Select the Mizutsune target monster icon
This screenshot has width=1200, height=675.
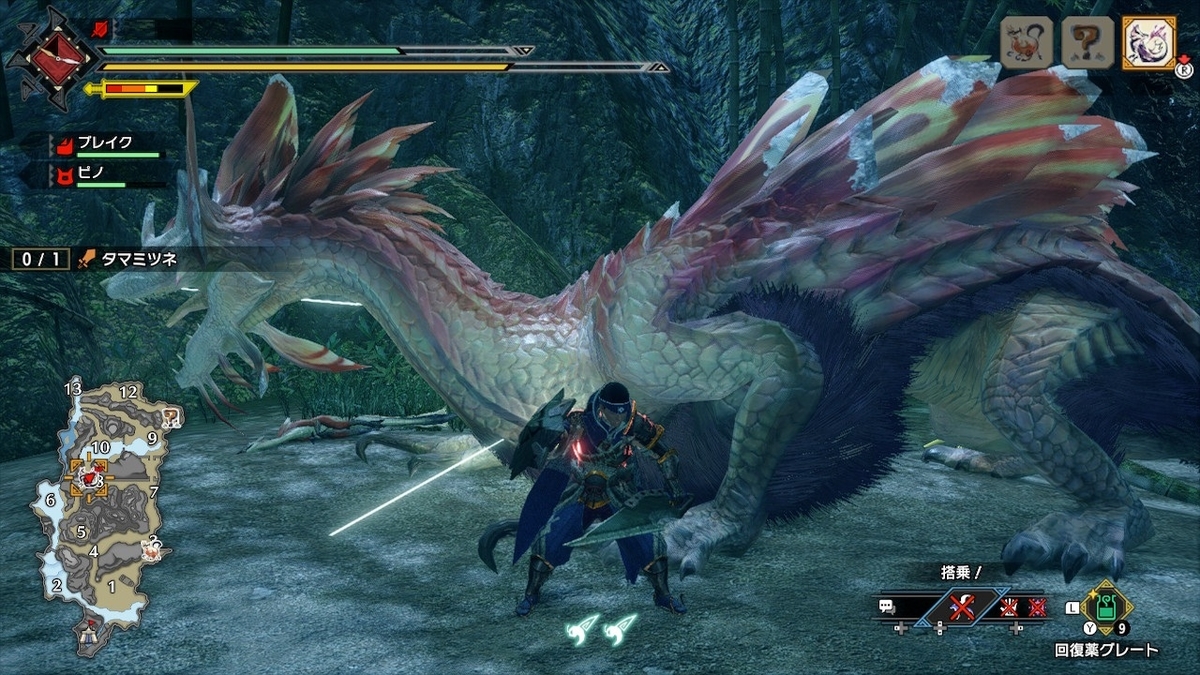point(1148,43)
